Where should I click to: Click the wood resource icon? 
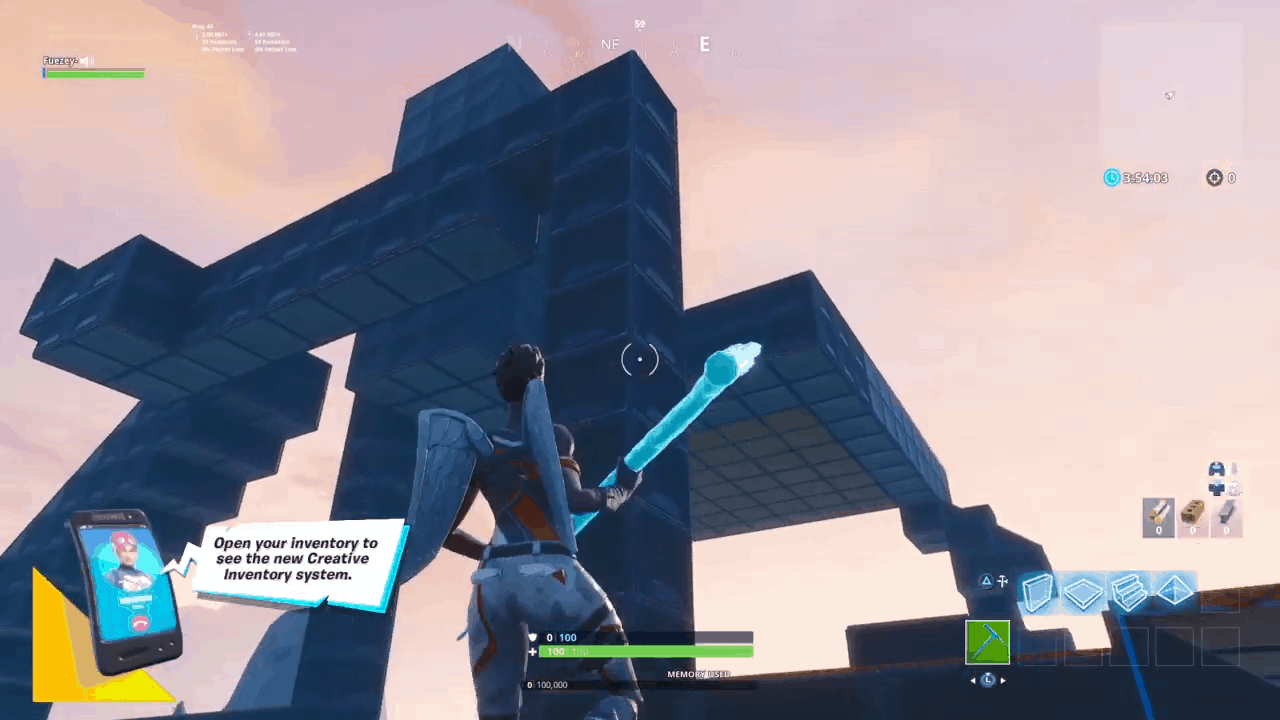click(1158, 515)
